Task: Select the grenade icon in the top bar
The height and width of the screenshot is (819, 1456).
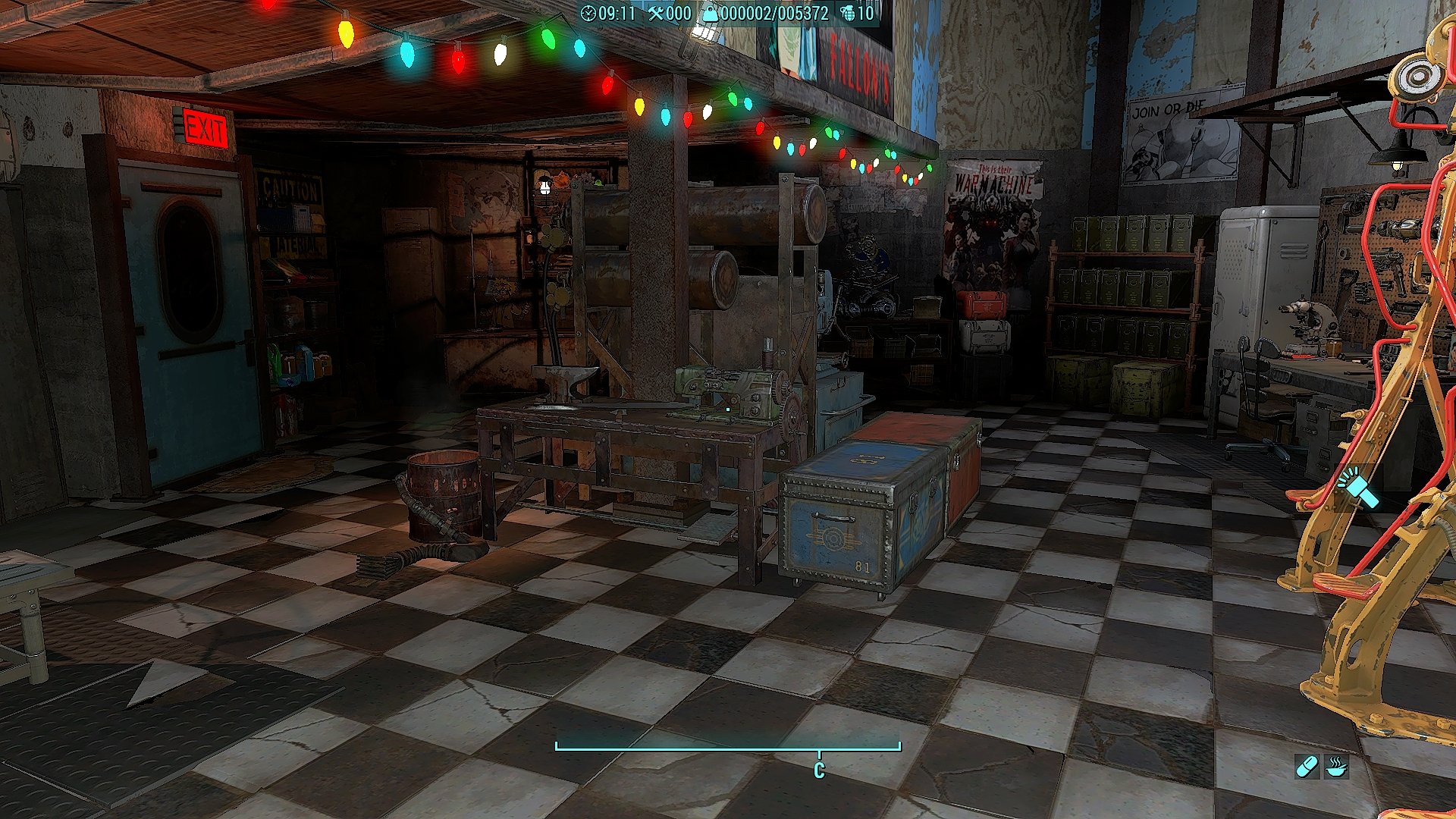Action: [847, 13]
